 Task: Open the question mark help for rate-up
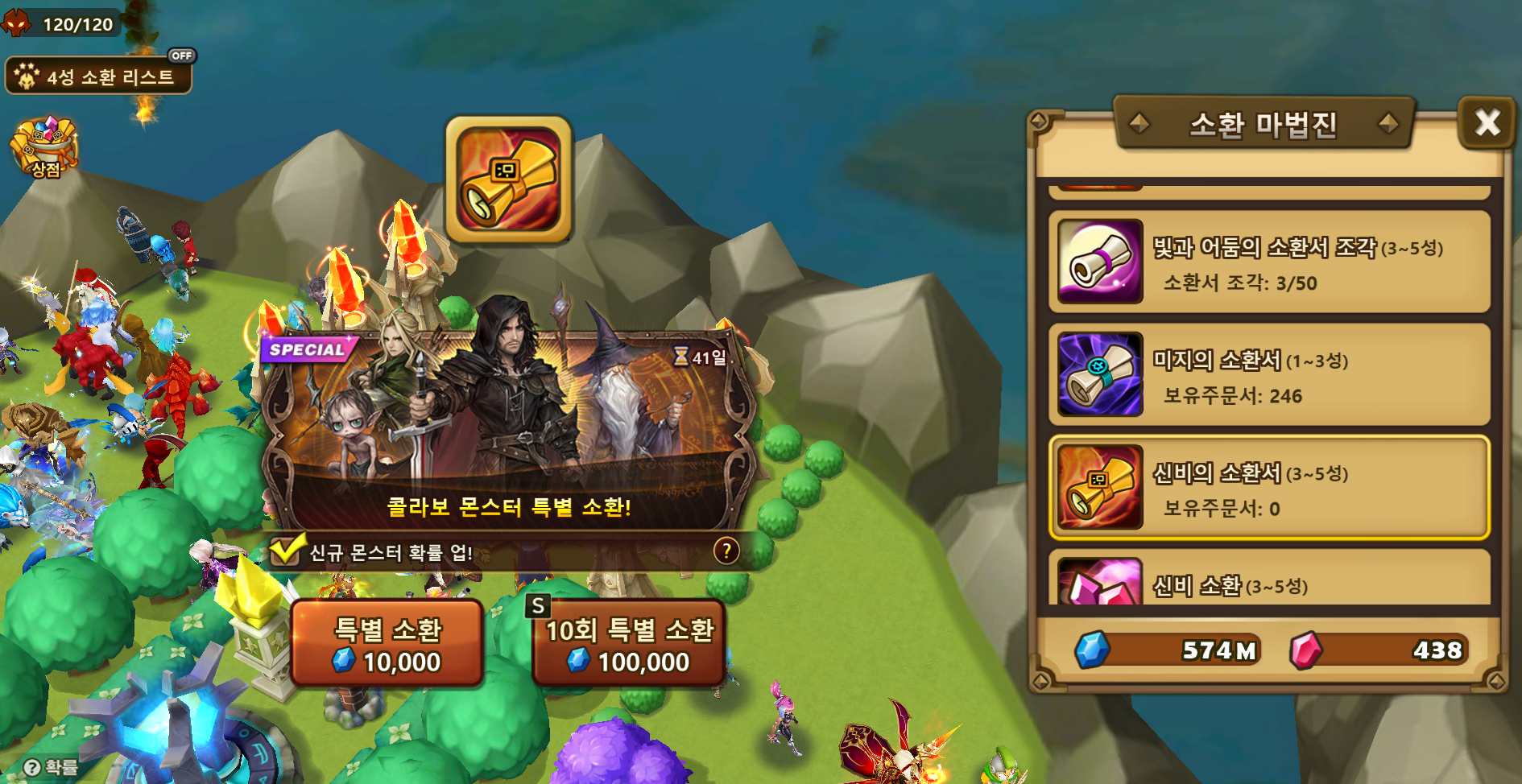point(726,551)
